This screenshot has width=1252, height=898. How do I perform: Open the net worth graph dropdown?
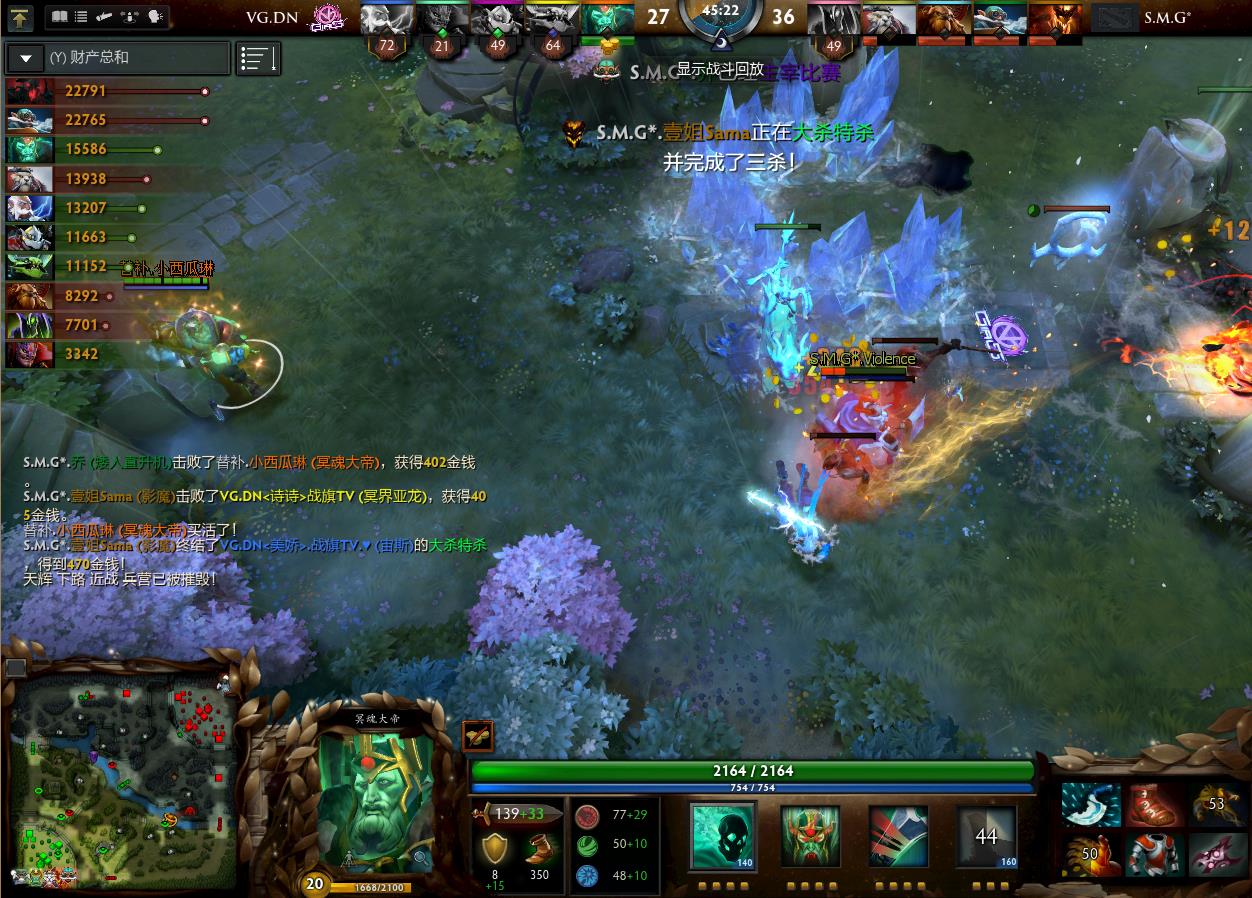(x=25, y=58)
